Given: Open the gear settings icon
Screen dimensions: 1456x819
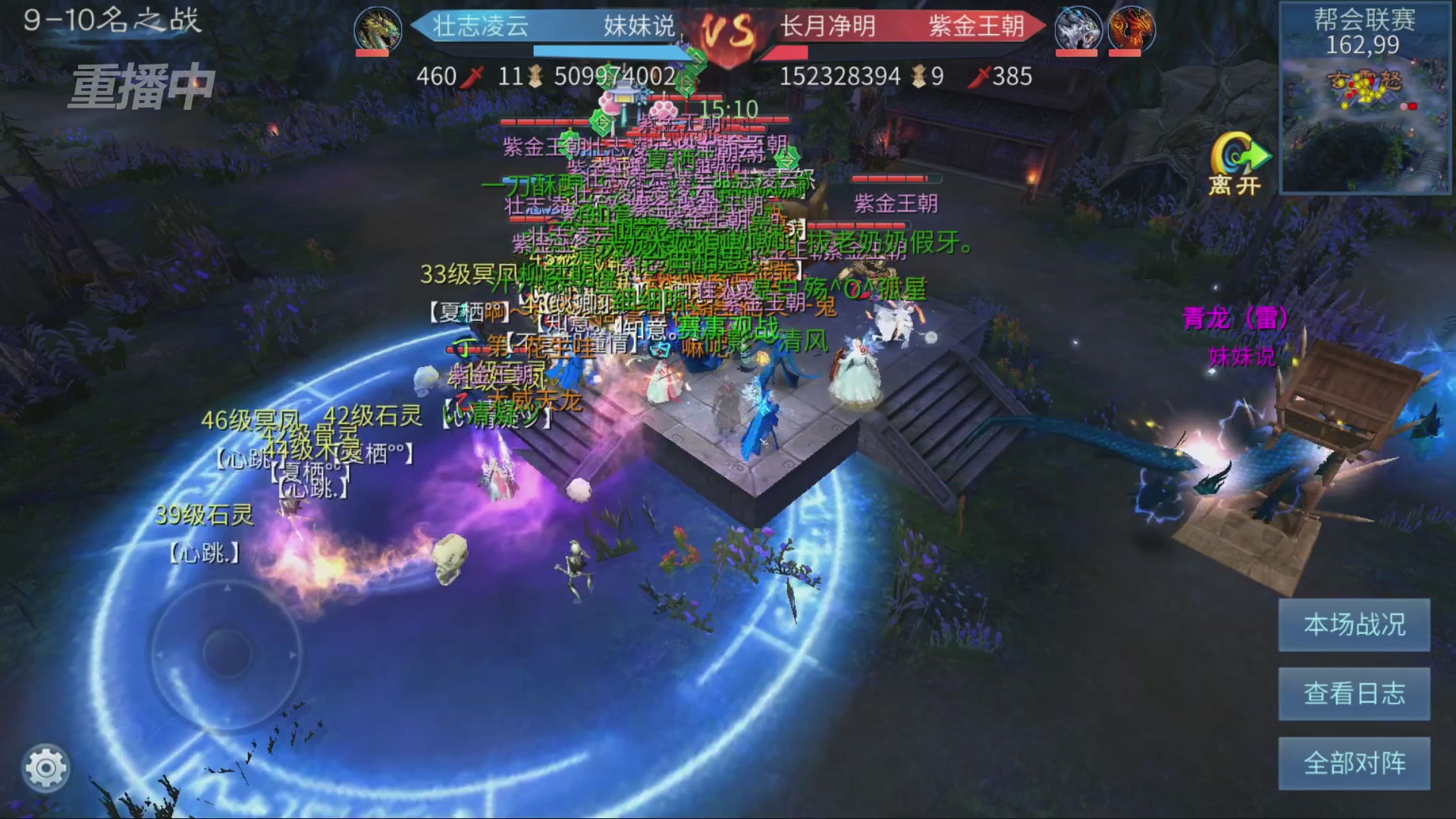Looking at the screenshot, I should click(x=45, y=768).
